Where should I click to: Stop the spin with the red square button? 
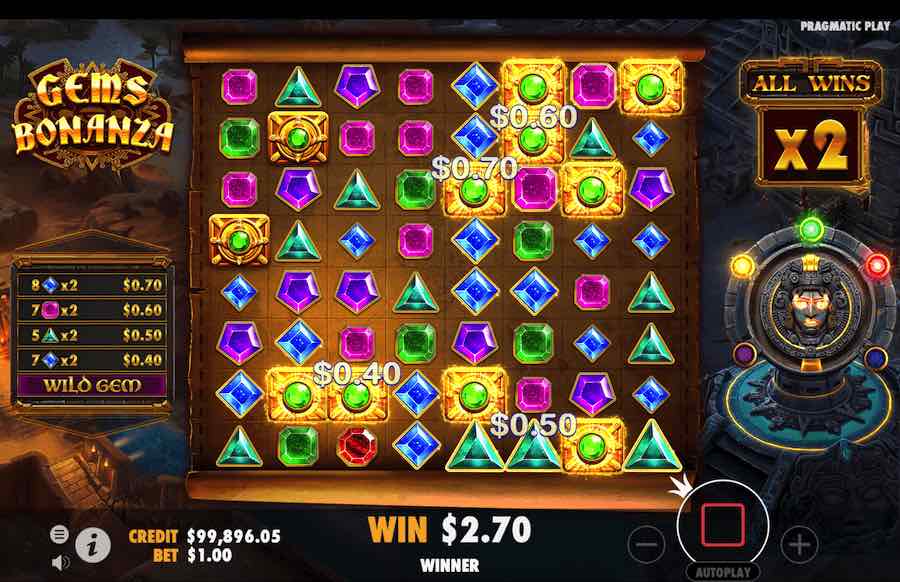click(x=722, y=524)
